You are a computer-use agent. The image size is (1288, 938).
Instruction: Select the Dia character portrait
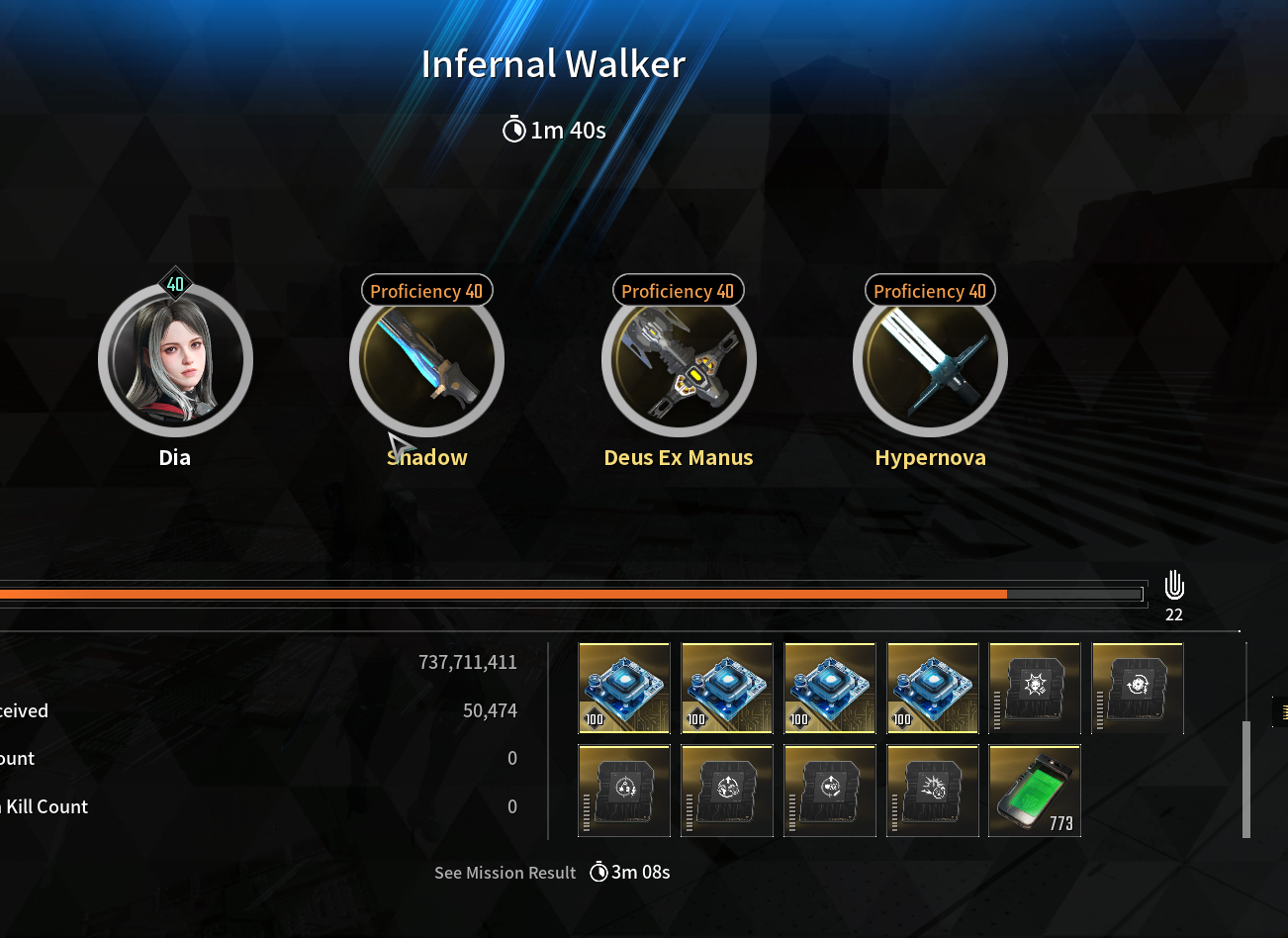(x=175, y=360)
